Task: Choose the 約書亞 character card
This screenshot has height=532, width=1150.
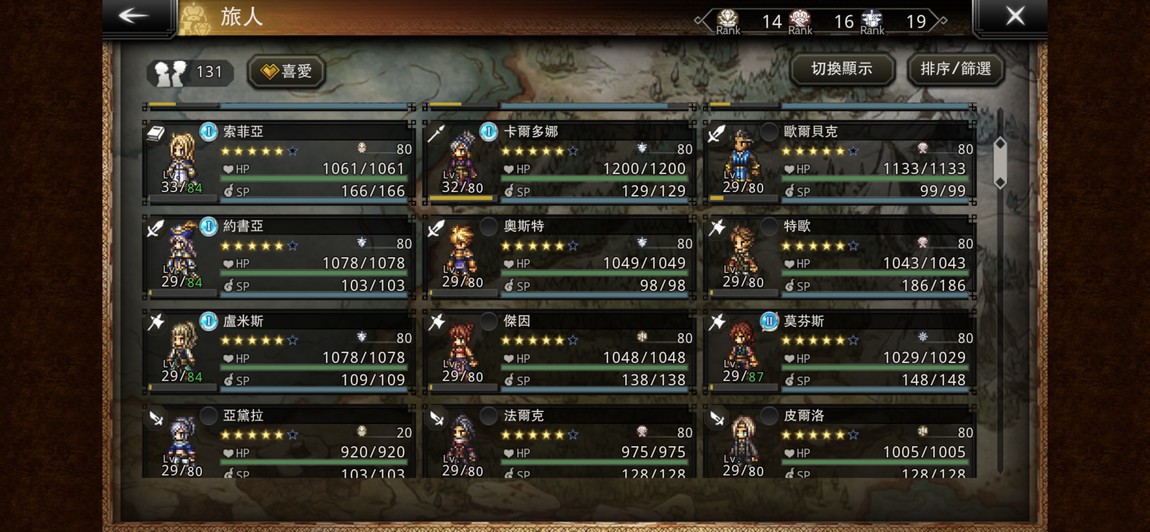Action: tap(278, 256)
